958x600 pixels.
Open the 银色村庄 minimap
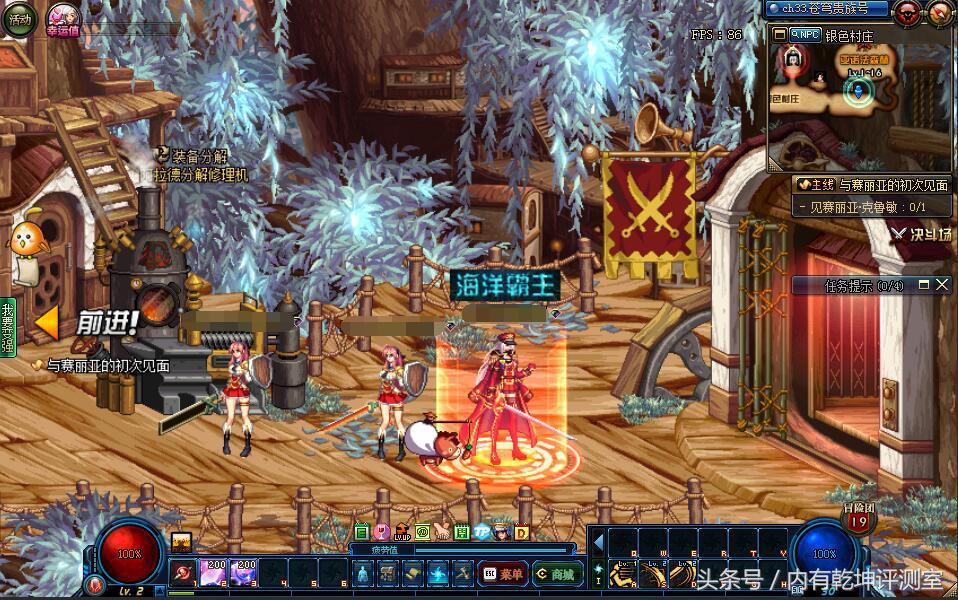862,95
